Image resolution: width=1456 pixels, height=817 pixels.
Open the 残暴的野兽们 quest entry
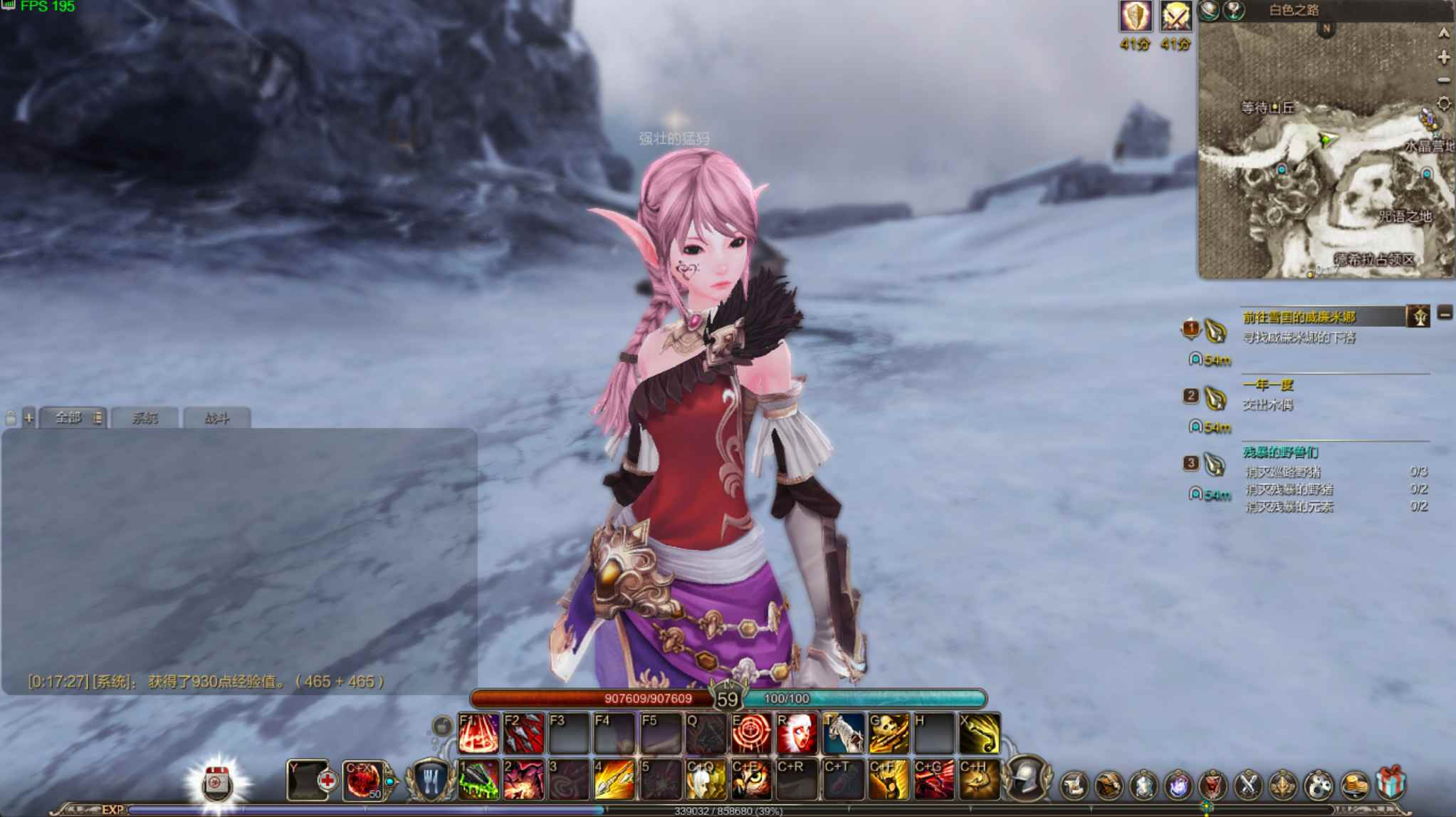[x=1280, y=452]
